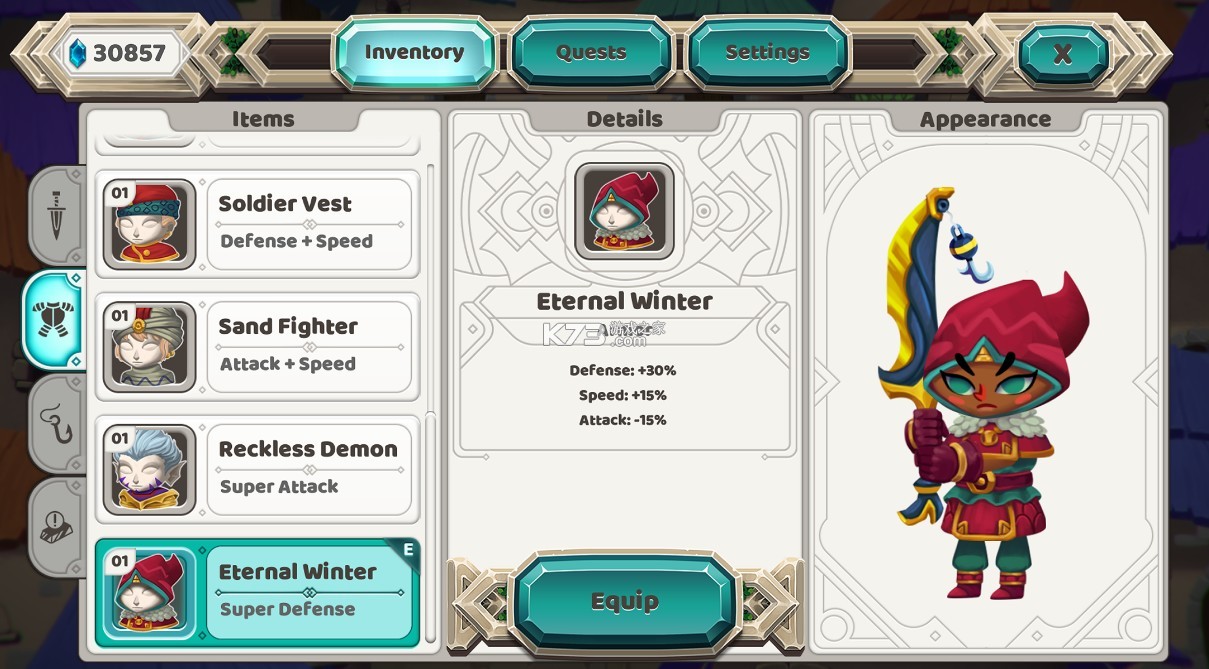Close the inventory with the X button
Image resolution: width=1209 pixels, height=669 pixels.
pos(1062,54)
